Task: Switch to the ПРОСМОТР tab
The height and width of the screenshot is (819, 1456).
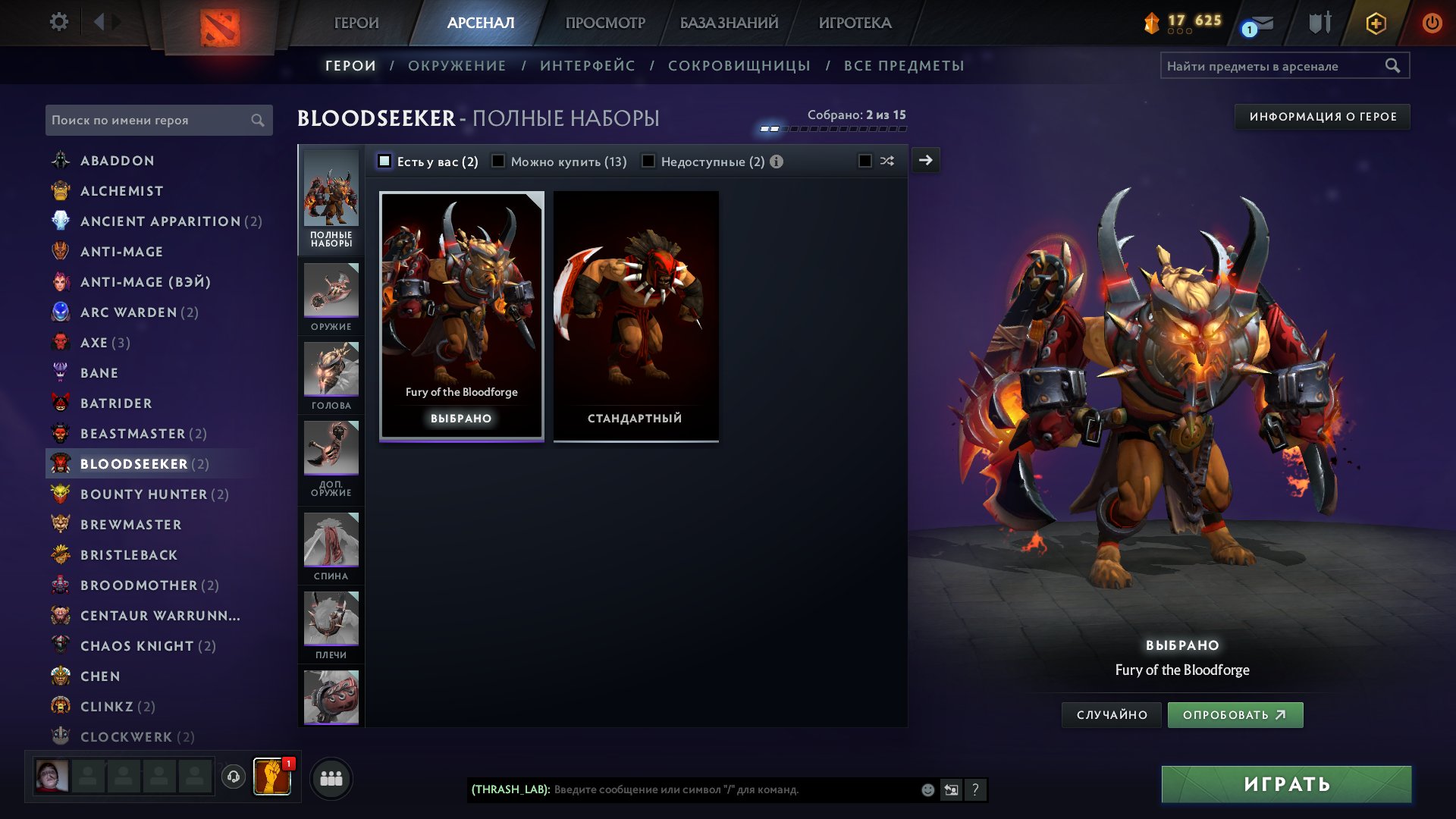Action: (604, 23)
